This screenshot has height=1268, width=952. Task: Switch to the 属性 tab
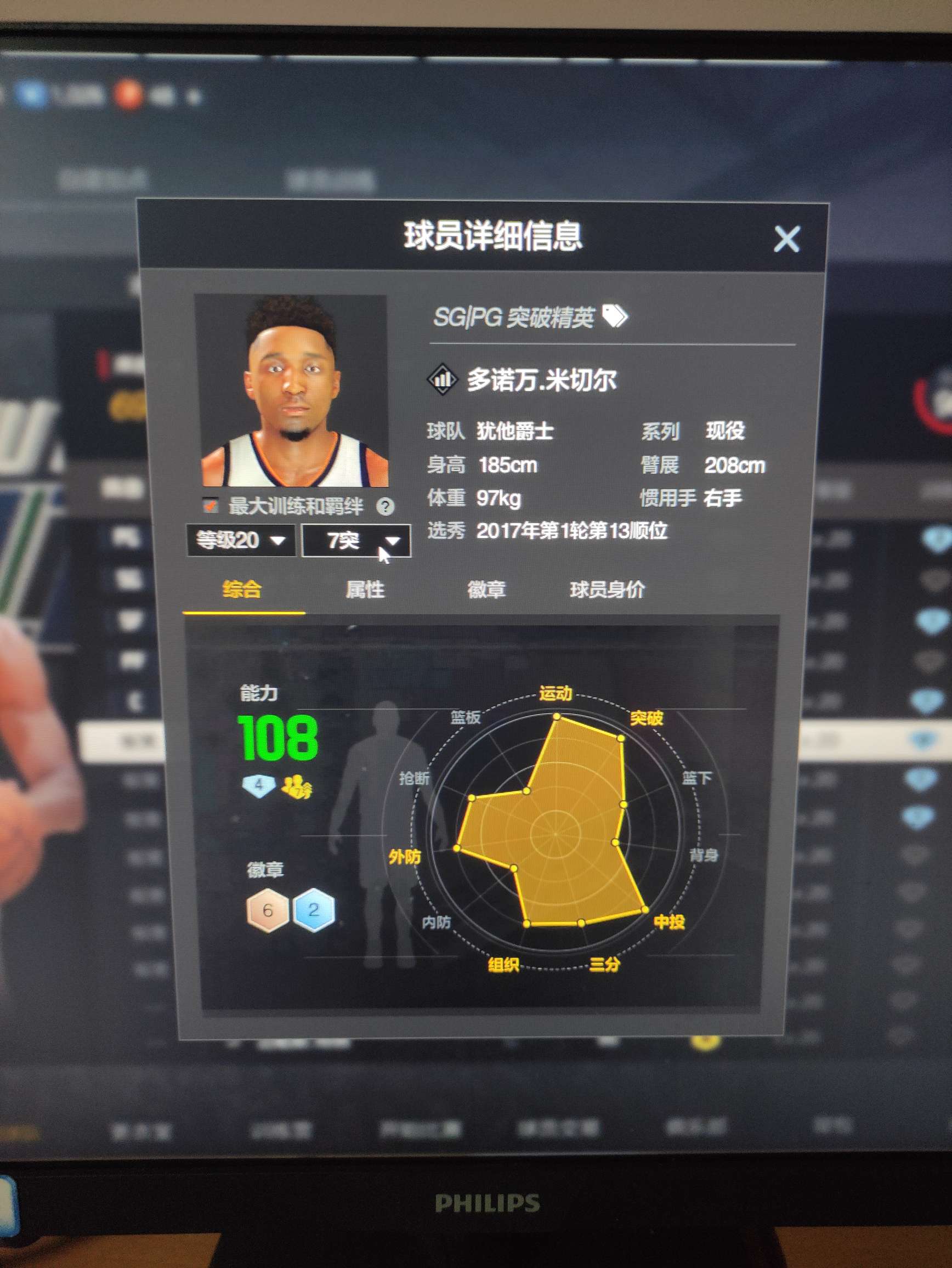(x=365, y=589)
